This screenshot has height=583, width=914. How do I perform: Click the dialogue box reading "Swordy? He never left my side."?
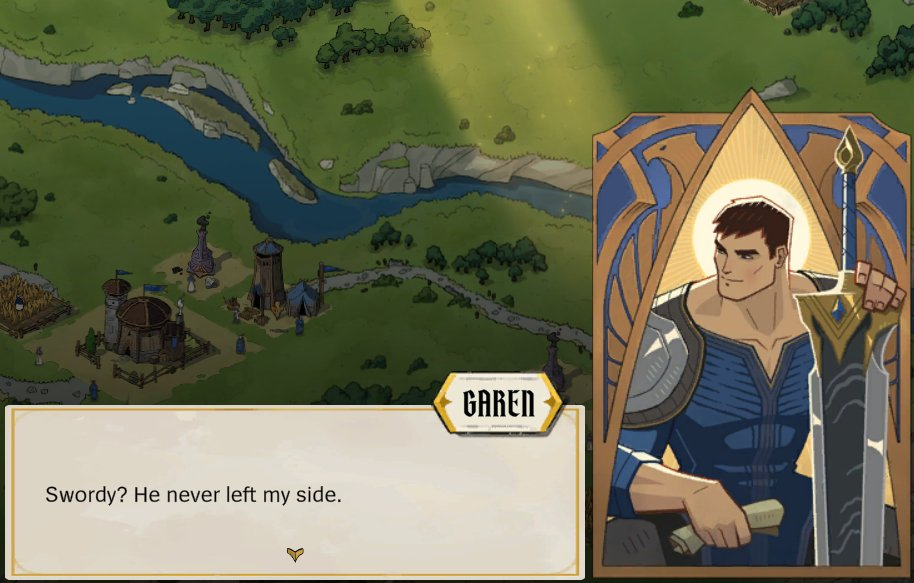point(294,492)
